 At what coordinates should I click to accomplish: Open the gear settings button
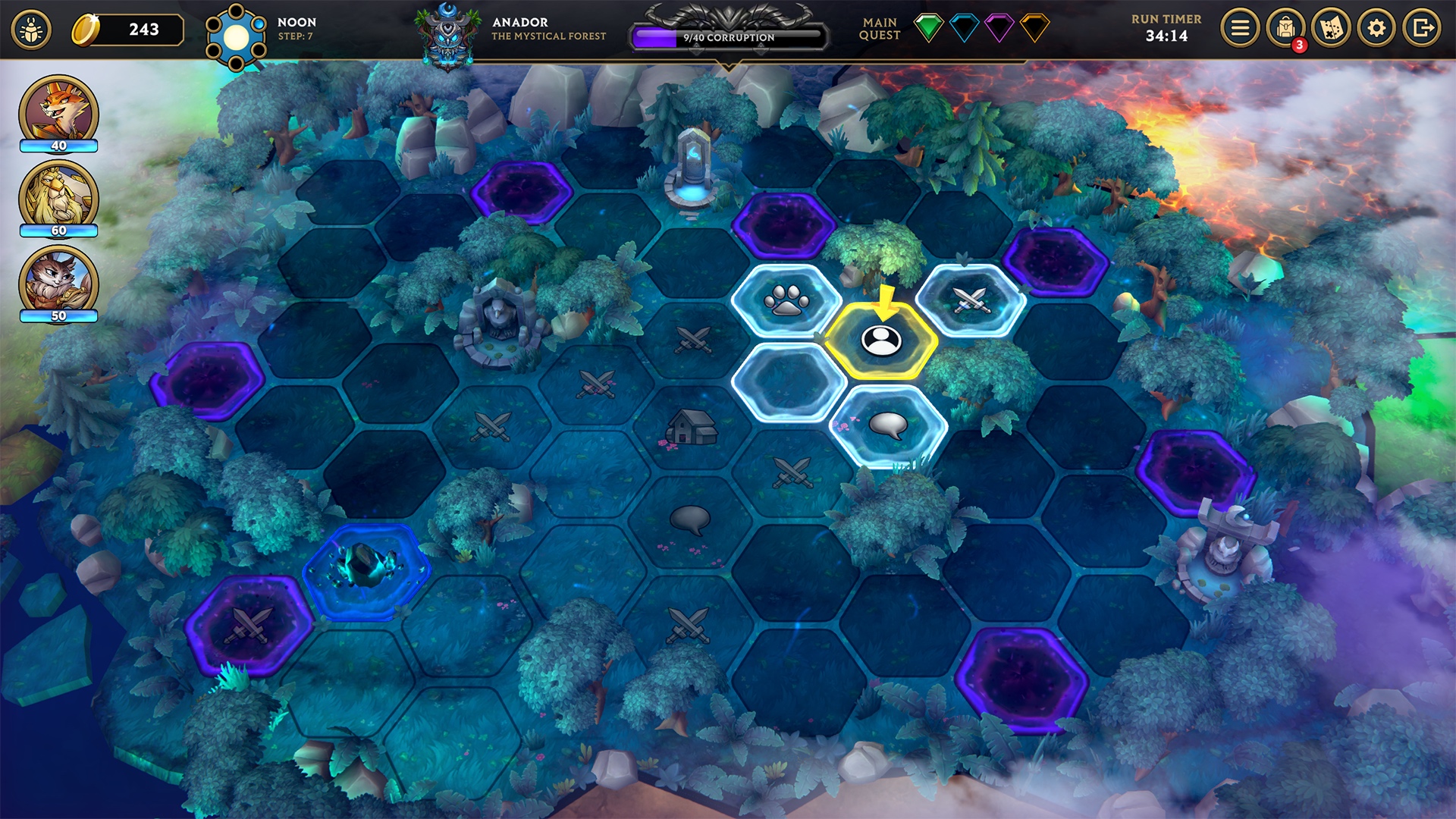1376,29
